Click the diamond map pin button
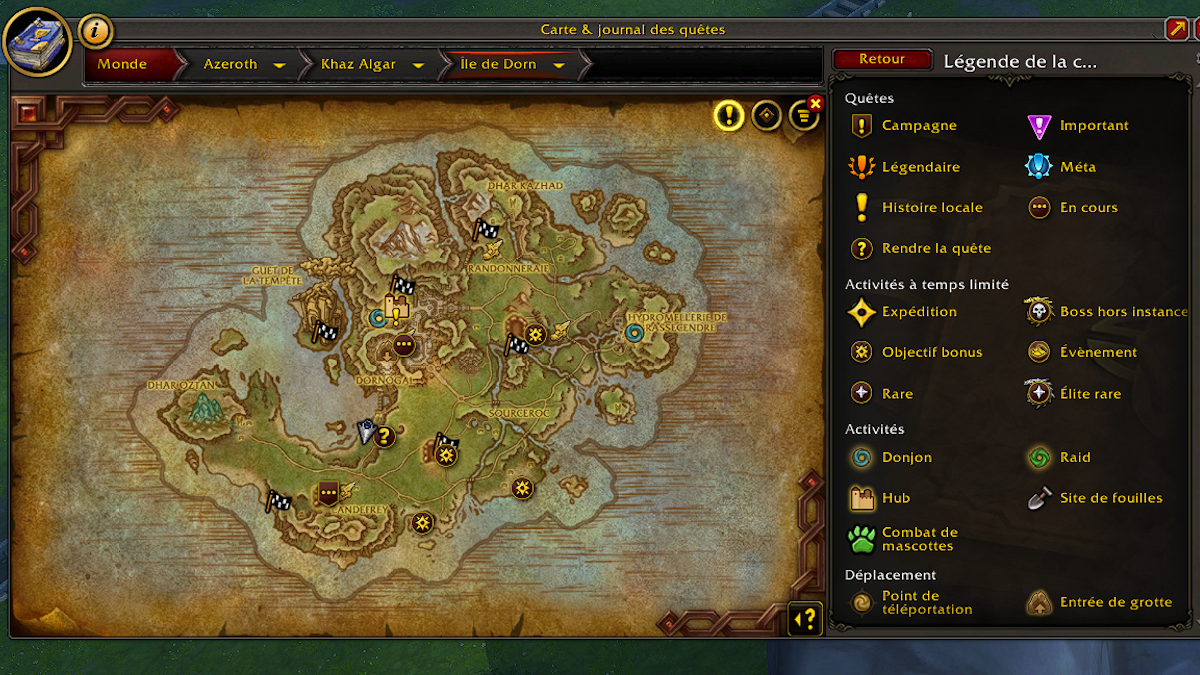1200x675 pixels. click(x=767, y=116)
